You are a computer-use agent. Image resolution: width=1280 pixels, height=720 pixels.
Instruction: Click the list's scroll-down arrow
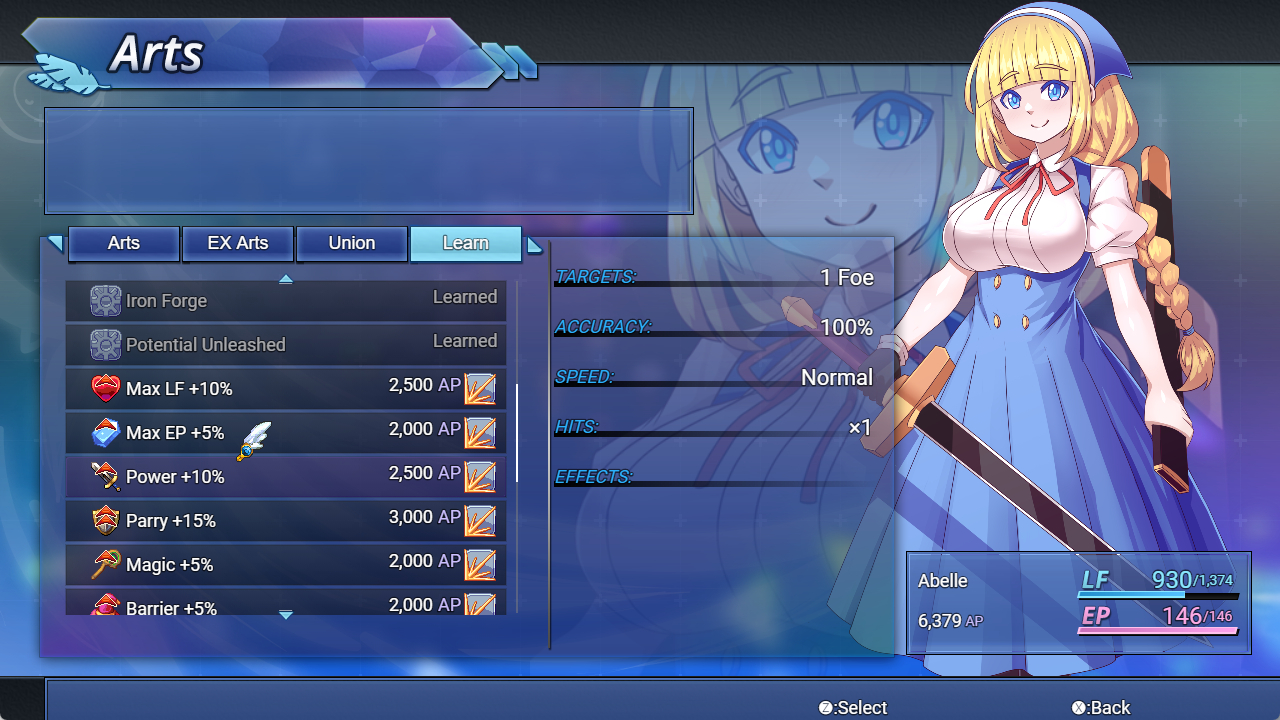click(x=286, y=615)
